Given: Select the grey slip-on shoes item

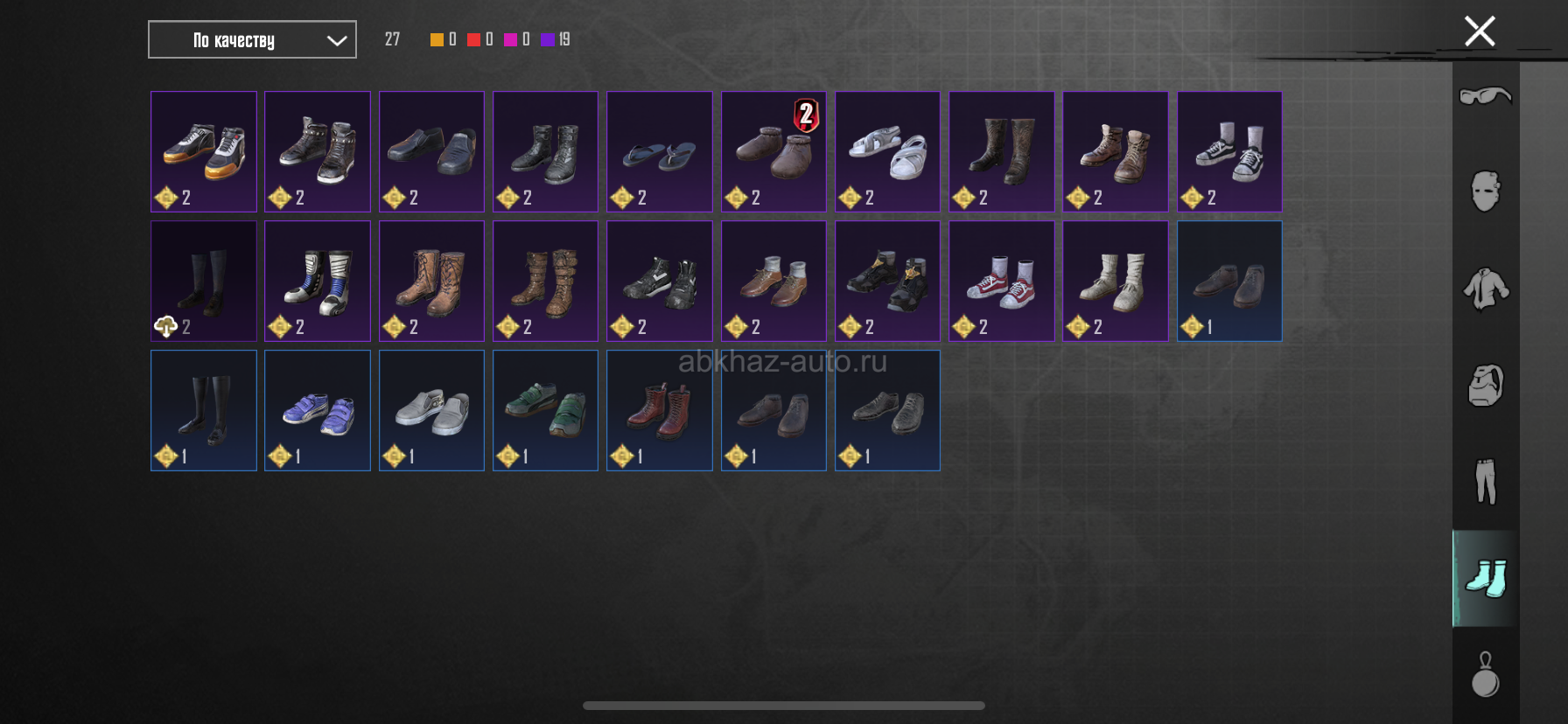Looking at the screenshot, I should tap(431, 410).
